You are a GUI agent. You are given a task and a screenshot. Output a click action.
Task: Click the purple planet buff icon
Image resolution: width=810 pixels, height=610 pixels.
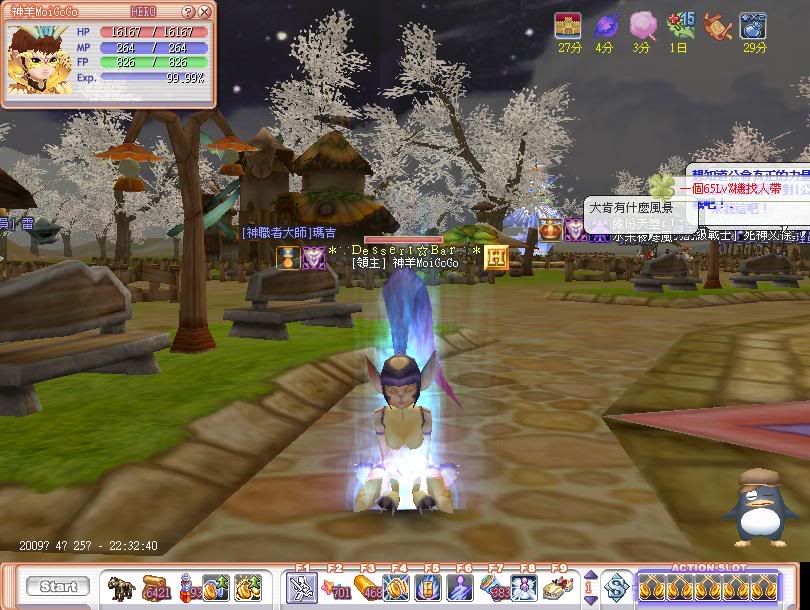606,26
